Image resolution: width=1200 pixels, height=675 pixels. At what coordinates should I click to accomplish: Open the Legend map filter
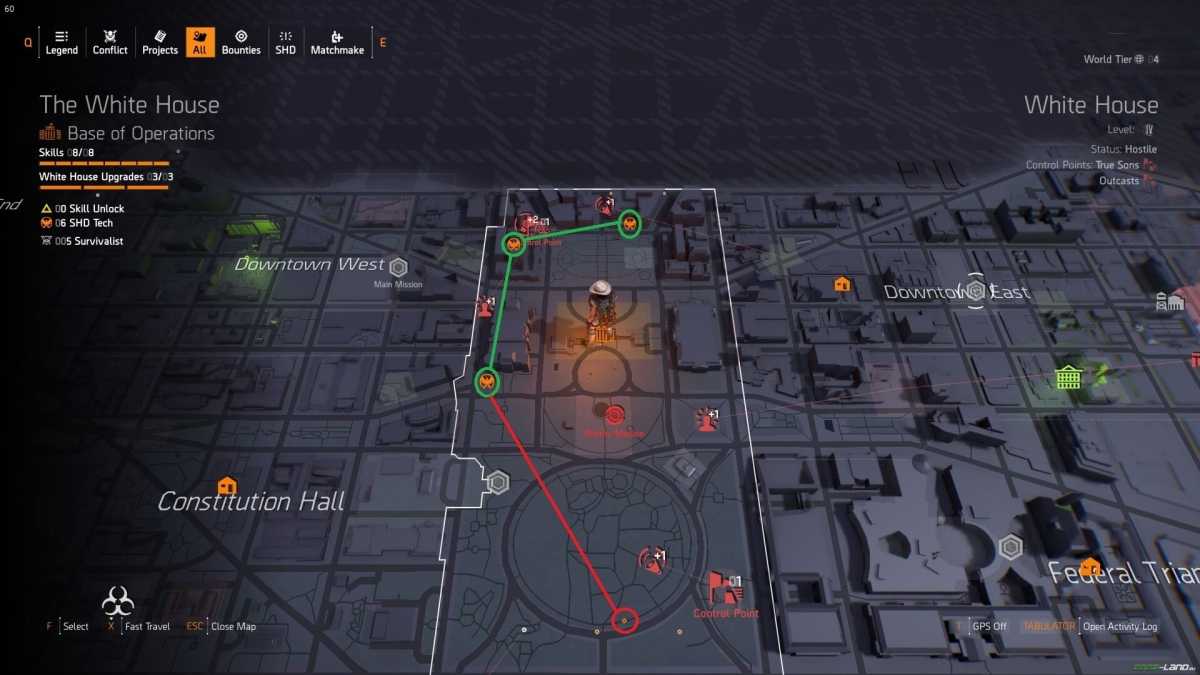coord(61,42)
